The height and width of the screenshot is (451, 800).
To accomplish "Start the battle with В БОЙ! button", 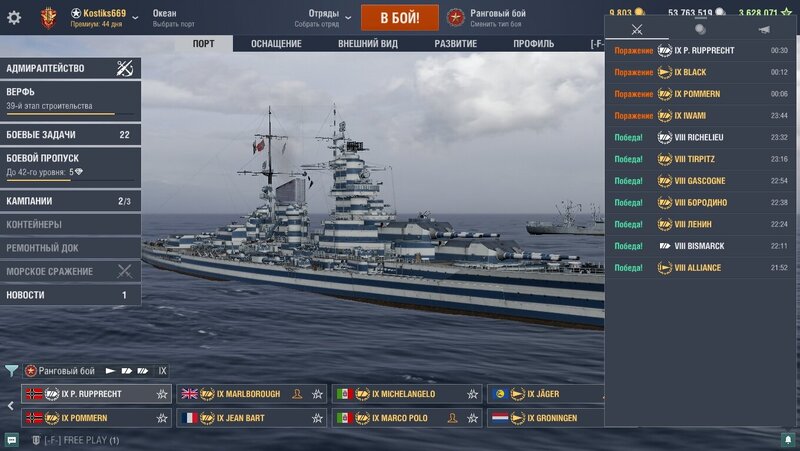I will coord(399,17).
